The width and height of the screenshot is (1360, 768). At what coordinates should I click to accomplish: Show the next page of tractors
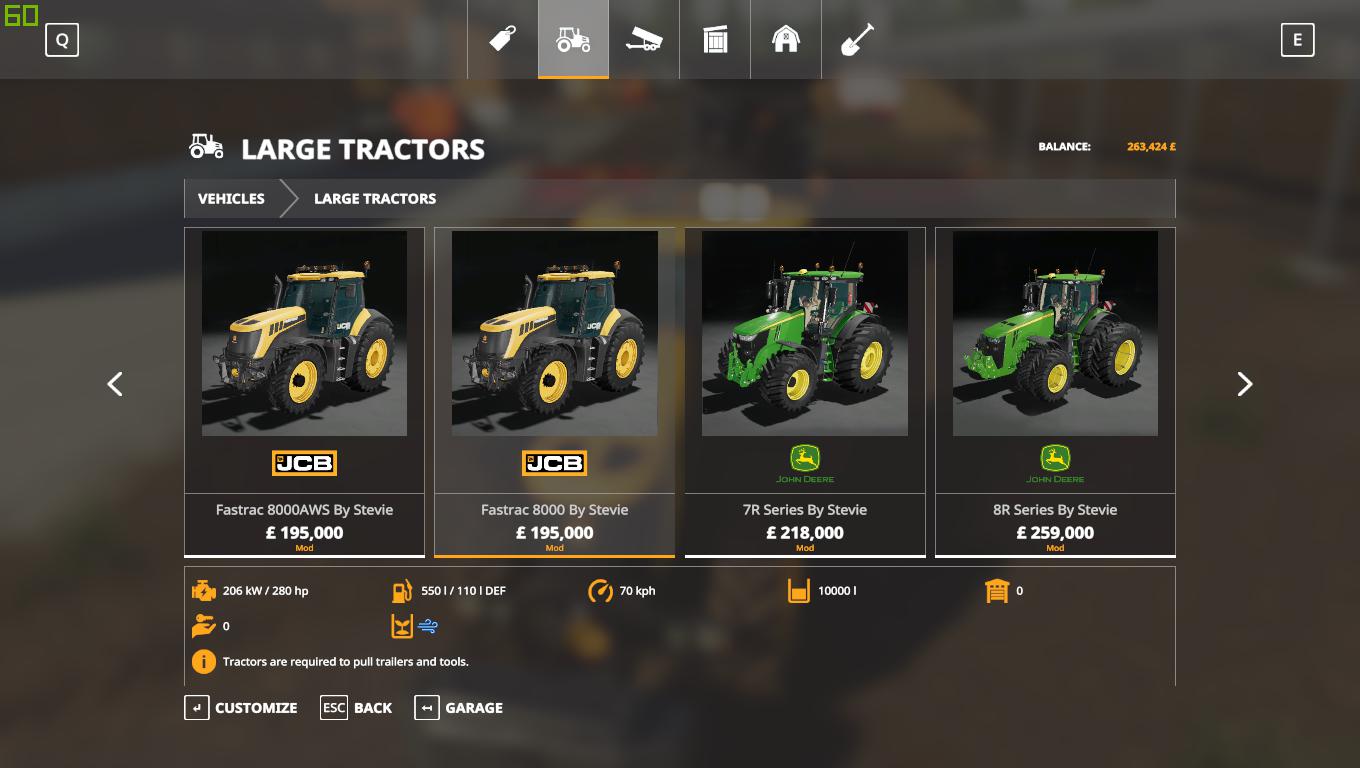pyautogui.click(x=1244, y=384)
